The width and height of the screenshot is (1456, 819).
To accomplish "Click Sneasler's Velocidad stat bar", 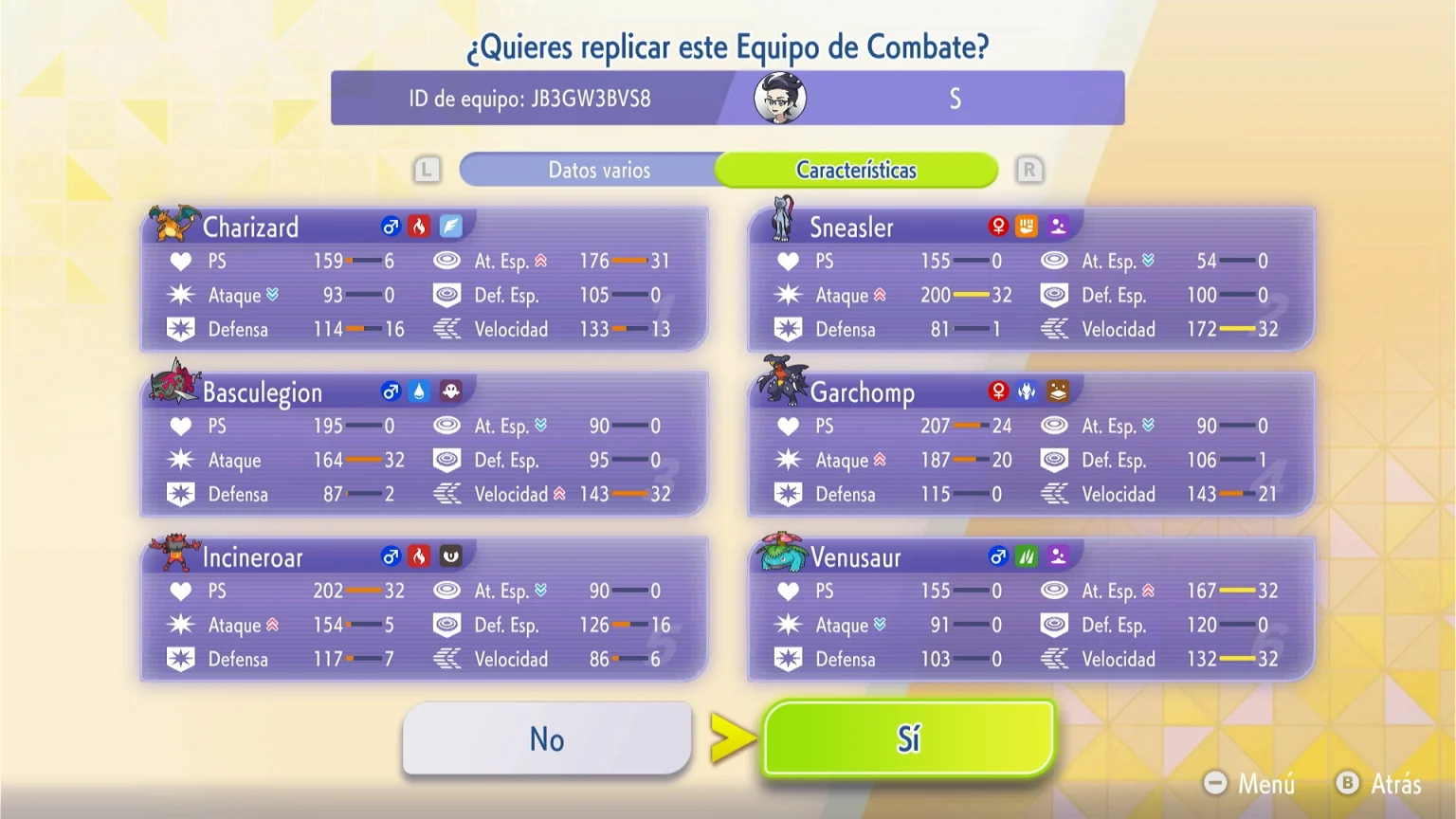I will click(1237, 329).
